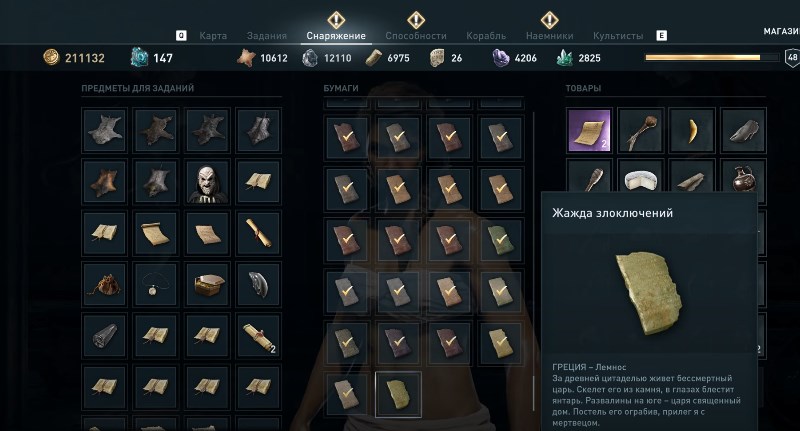
Task: Select the cultist mask quest item
Action: (206, 183)
